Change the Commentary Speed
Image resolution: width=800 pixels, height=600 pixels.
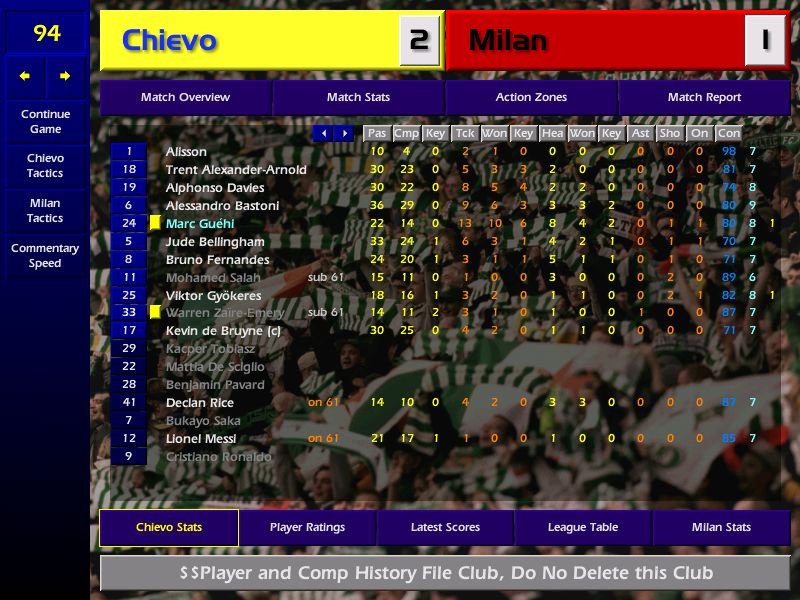coord(45,256)
